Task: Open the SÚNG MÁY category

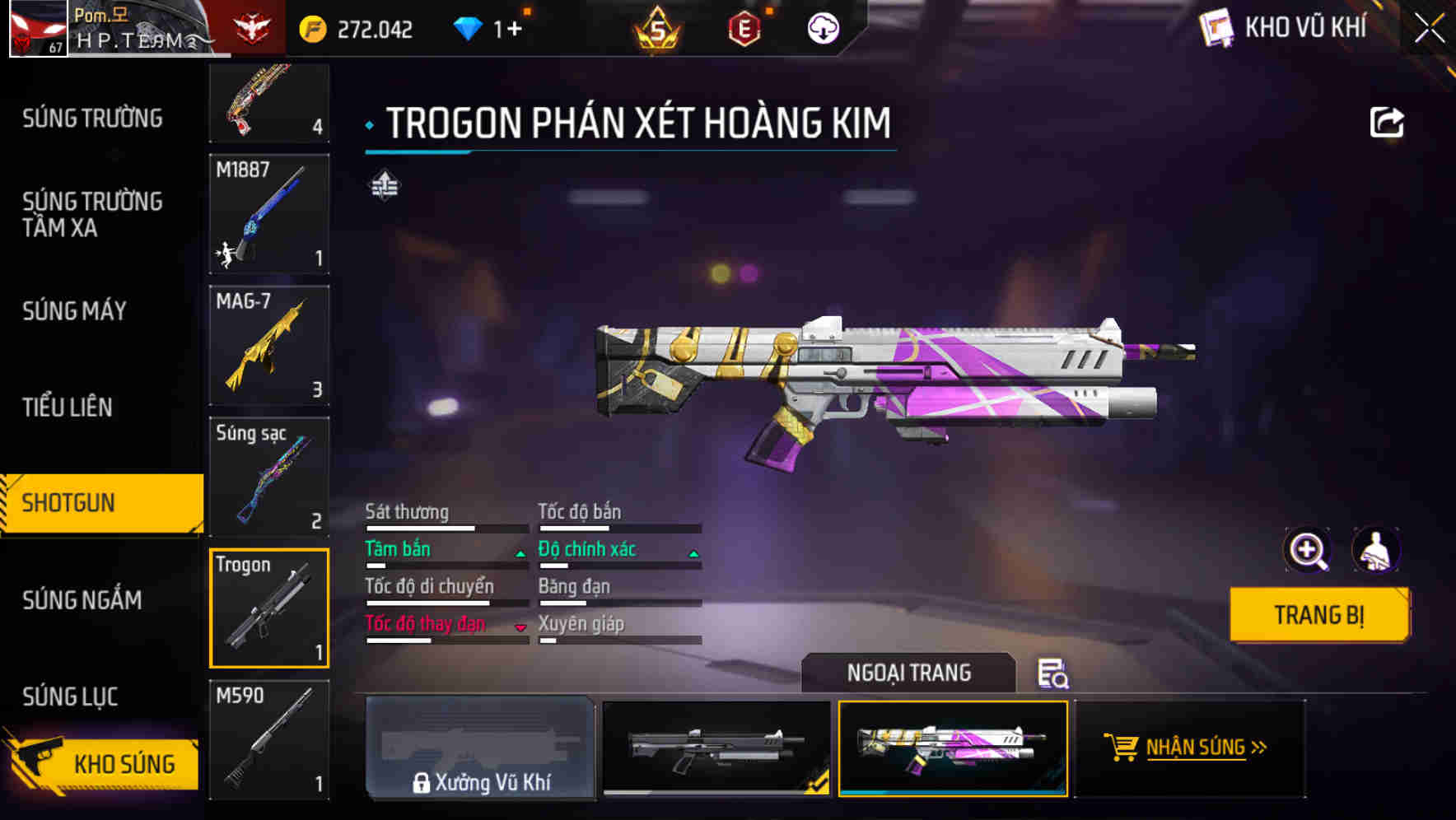Action: tap(74, 311)
